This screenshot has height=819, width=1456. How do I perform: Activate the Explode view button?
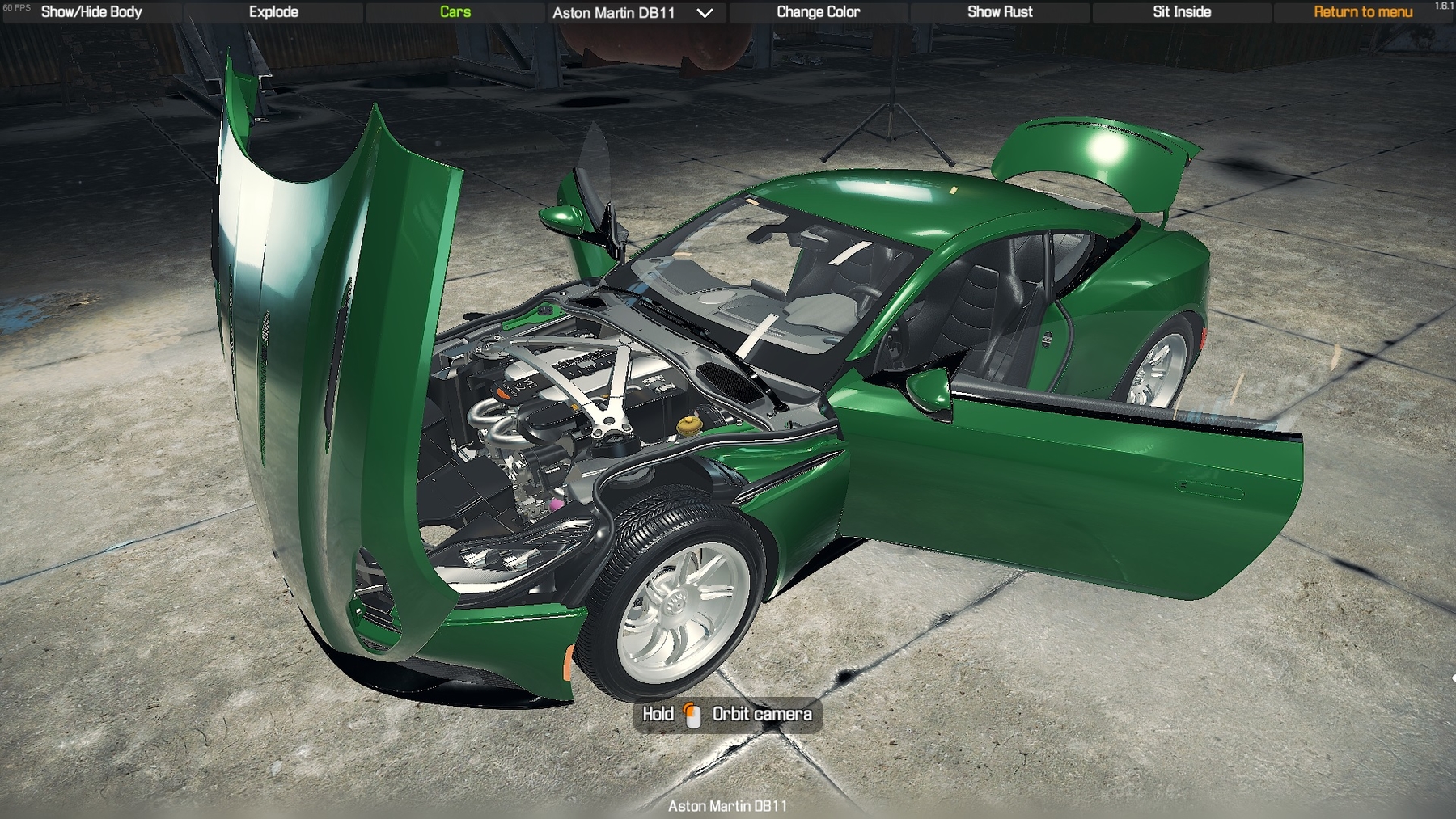pyautogui.click(x=273, y=12)
